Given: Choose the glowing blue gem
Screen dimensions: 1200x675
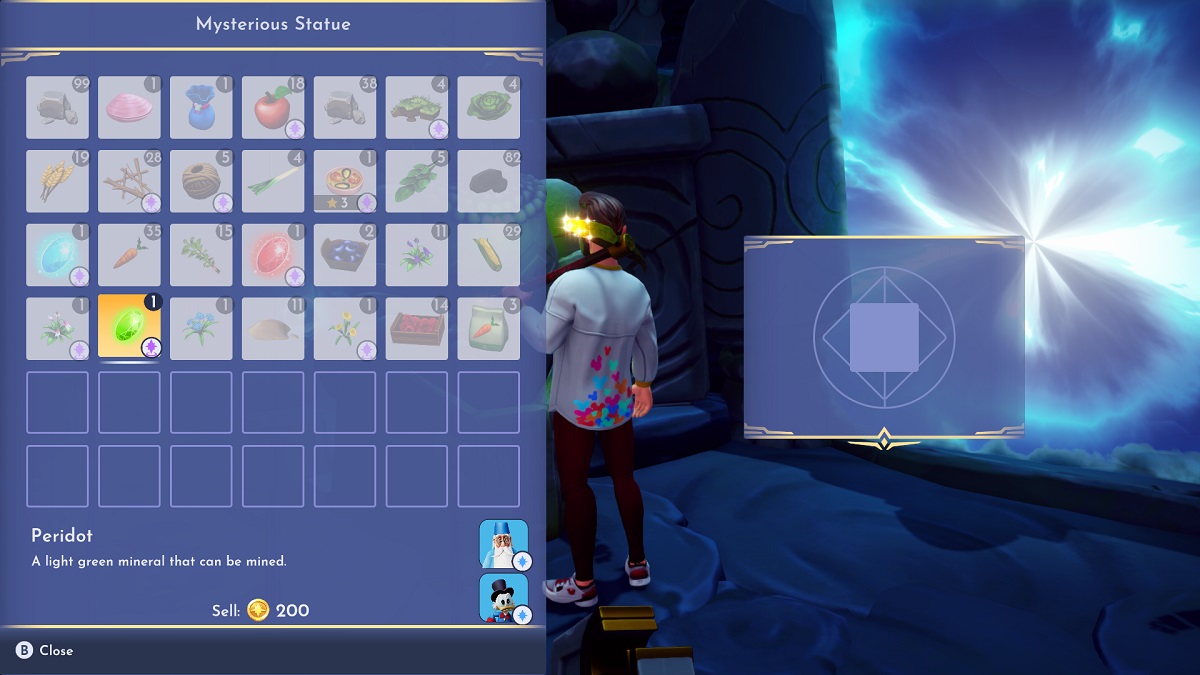Looking at the screenshot, I should pos(57,255).
